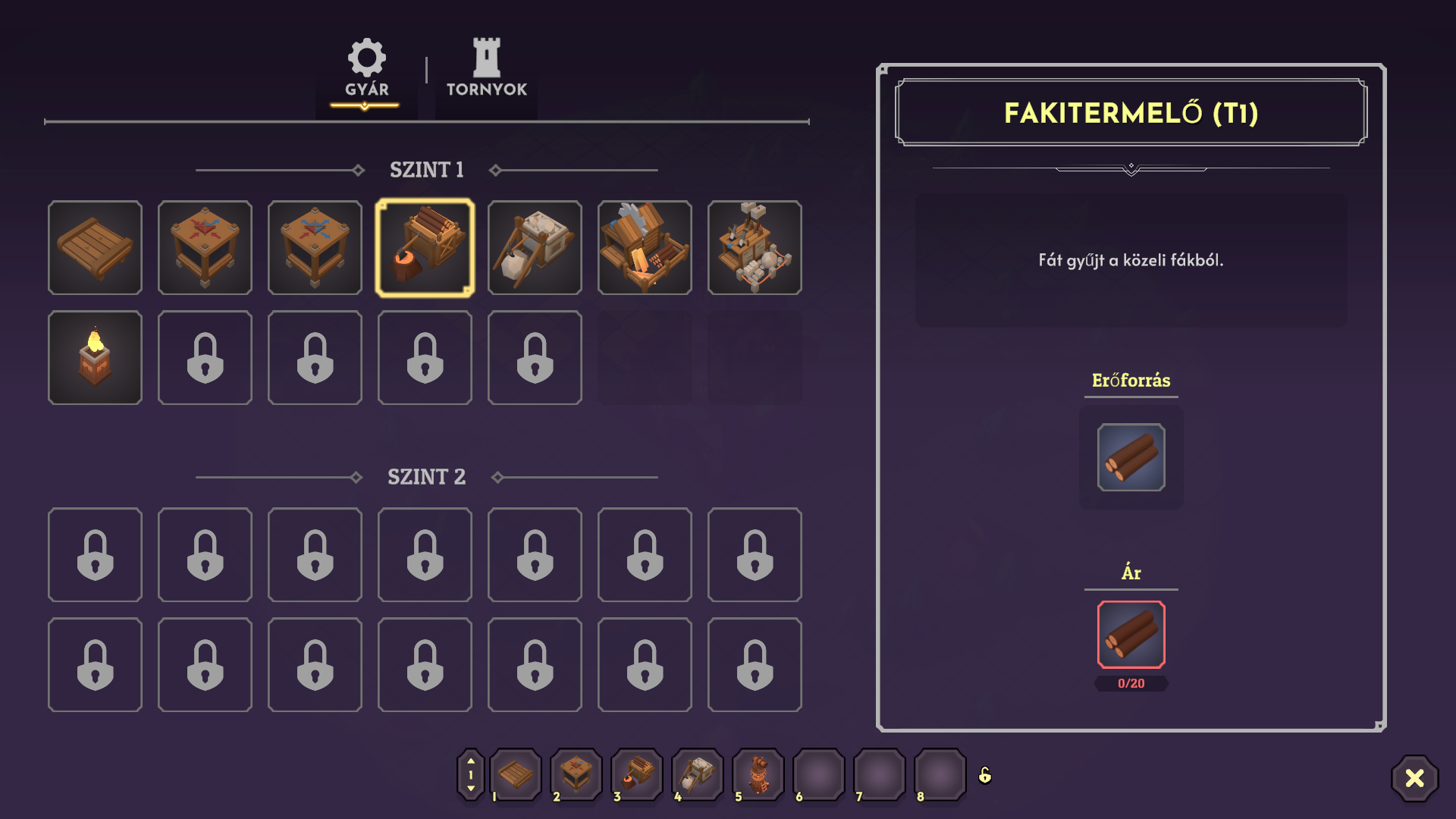Select the merger table with three red arrows
The height and width of the screenshot is (819, 1456).
(205, 247)
